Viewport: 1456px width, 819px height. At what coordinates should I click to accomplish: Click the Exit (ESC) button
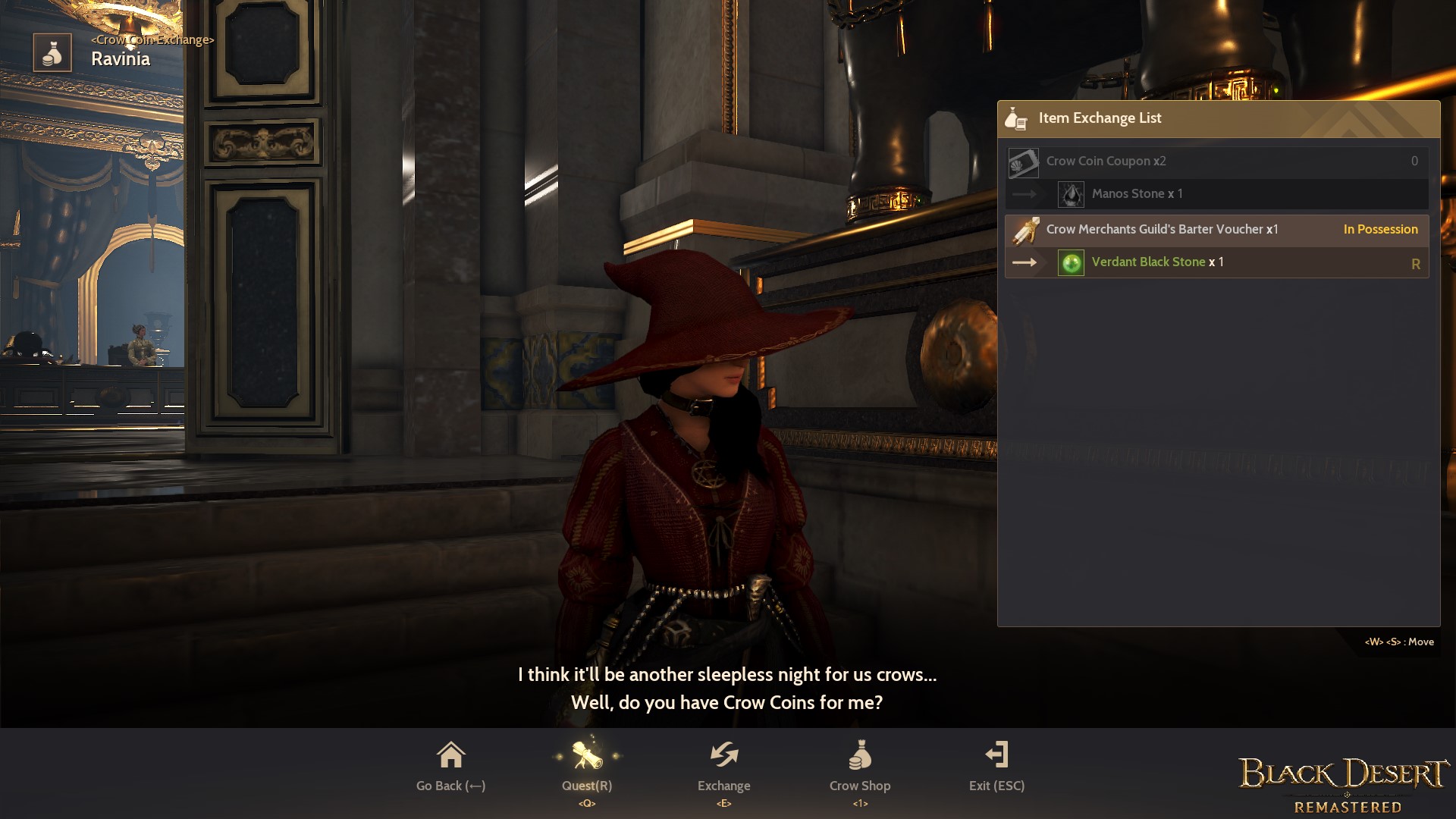[998, 786]
